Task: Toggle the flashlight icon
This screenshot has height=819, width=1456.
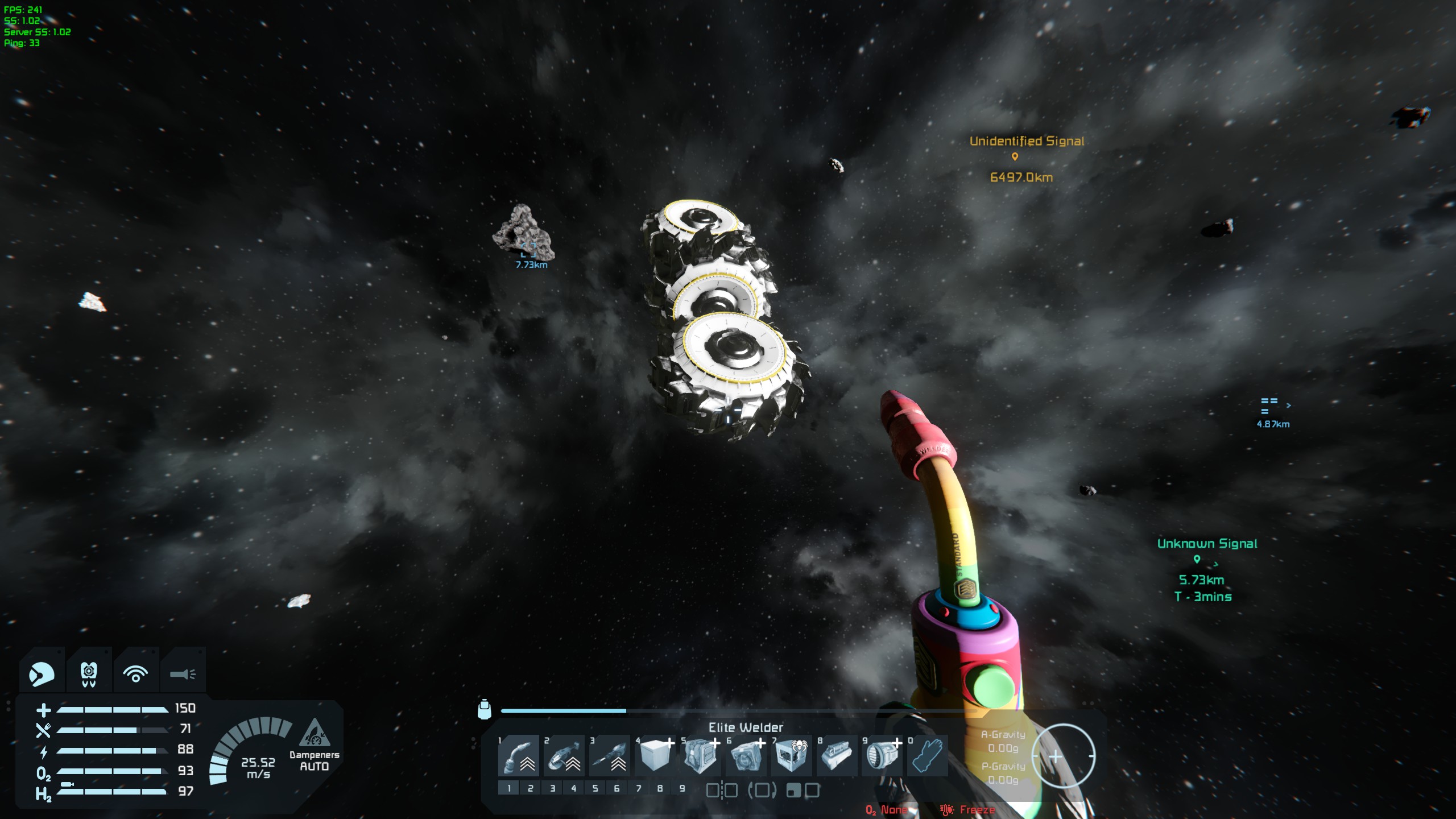Action: (183, 674)
